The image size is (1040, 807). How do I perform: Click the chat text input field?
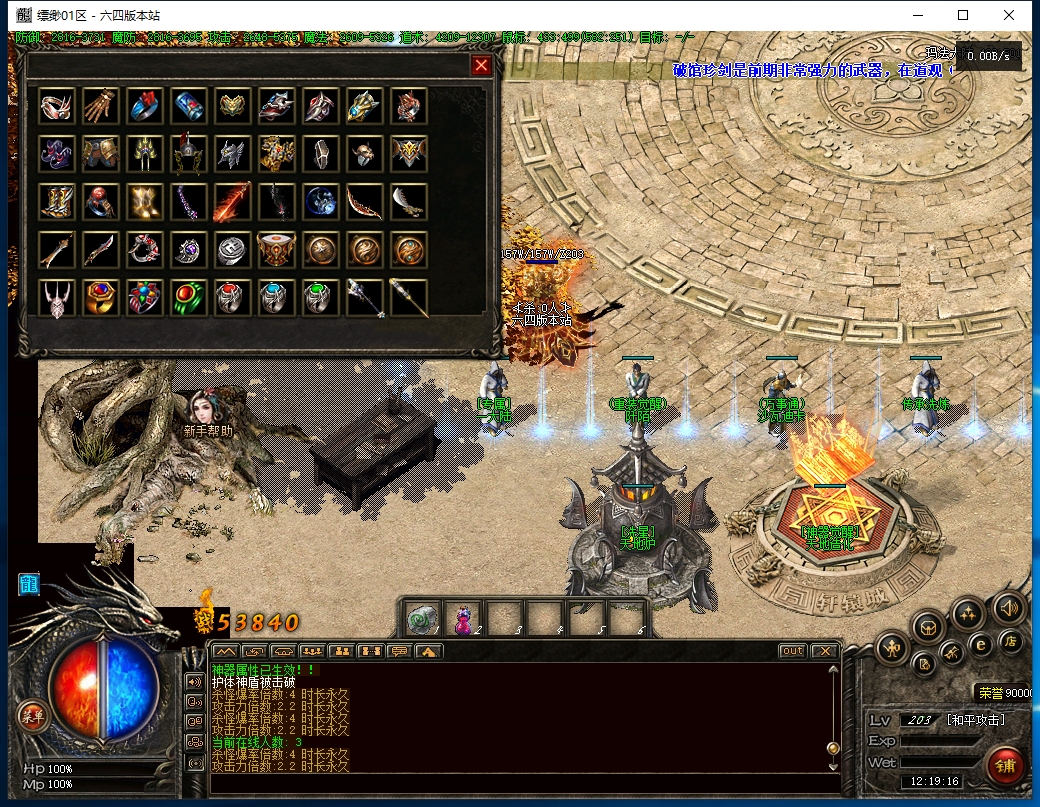pyautogui.click(x=520, y=781)
